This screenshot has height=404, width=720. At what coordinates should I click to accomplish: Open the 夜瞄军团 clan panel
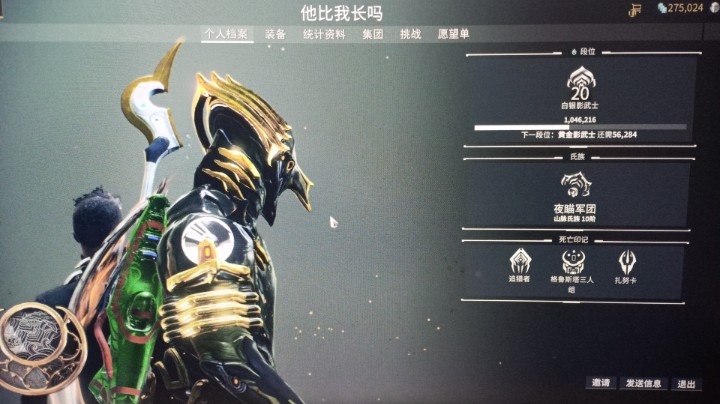(x=576, y=188)
